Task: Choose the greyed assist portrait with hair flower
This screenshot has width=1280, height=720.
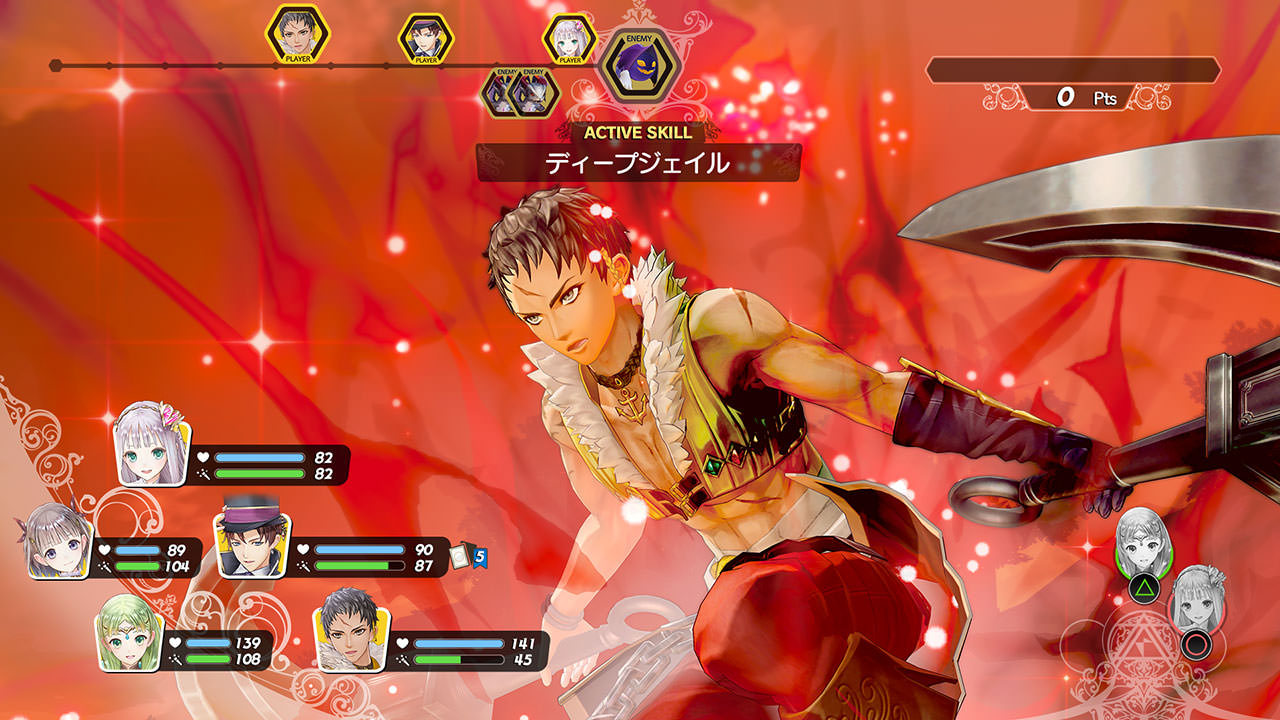Action: (1196, 599)
